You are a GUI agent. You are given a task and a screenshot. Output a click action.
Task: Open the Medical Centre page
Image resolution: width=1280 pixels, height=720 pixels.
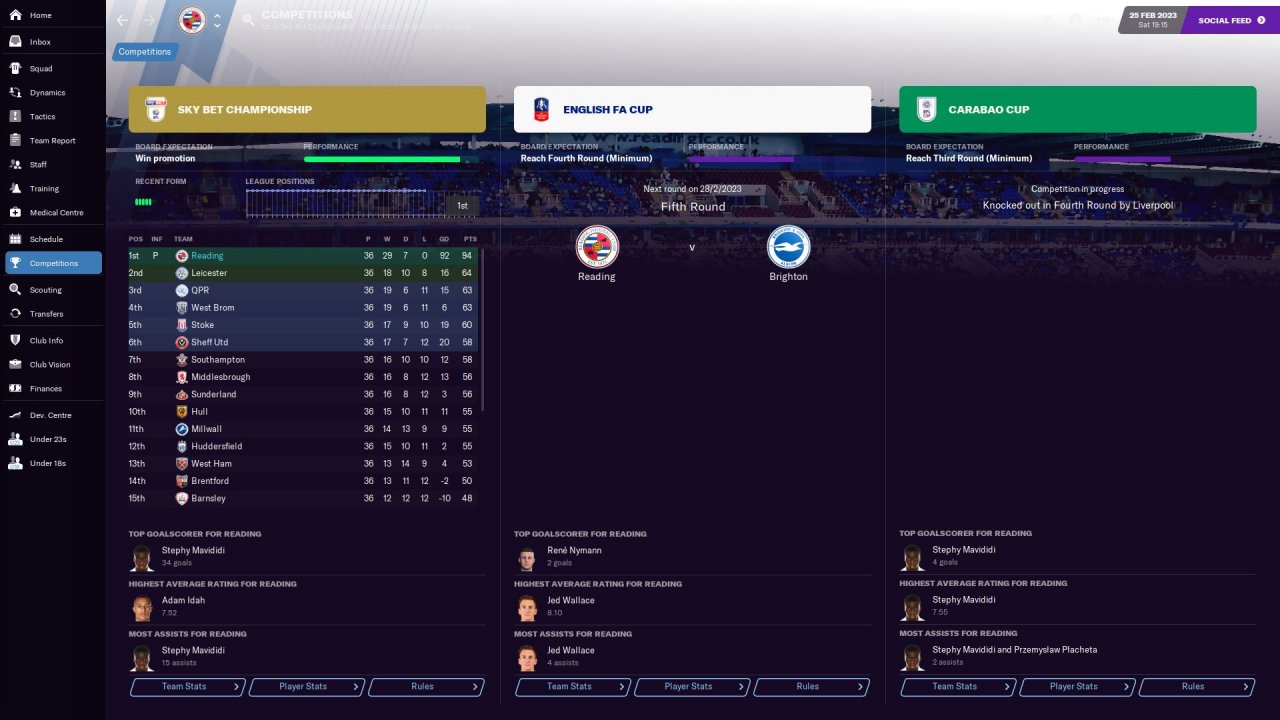click(x=56, y=213)
